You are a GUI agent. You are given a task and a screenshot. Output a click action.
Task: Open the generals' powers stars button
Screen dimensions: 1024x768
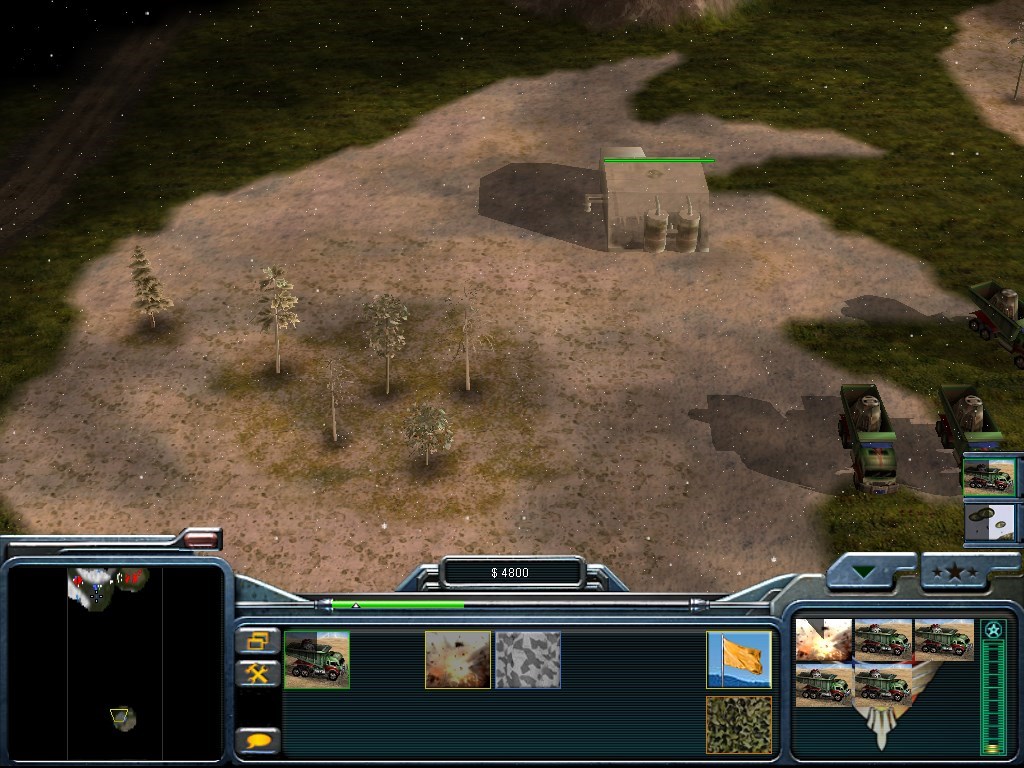coord(956,571)
